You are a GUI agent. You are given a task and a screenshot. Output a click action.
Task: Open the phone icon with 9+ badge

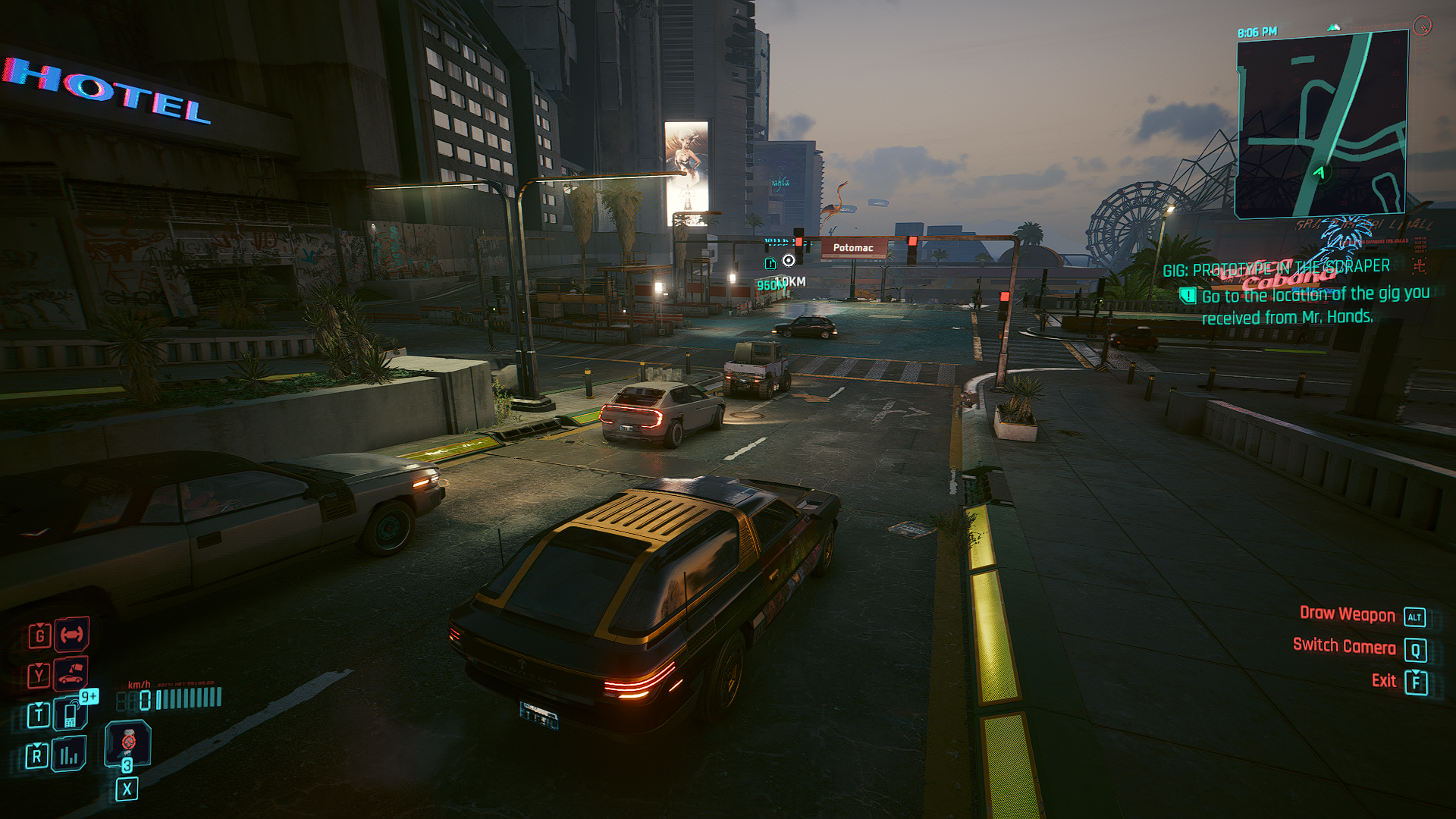pos(71,714)
